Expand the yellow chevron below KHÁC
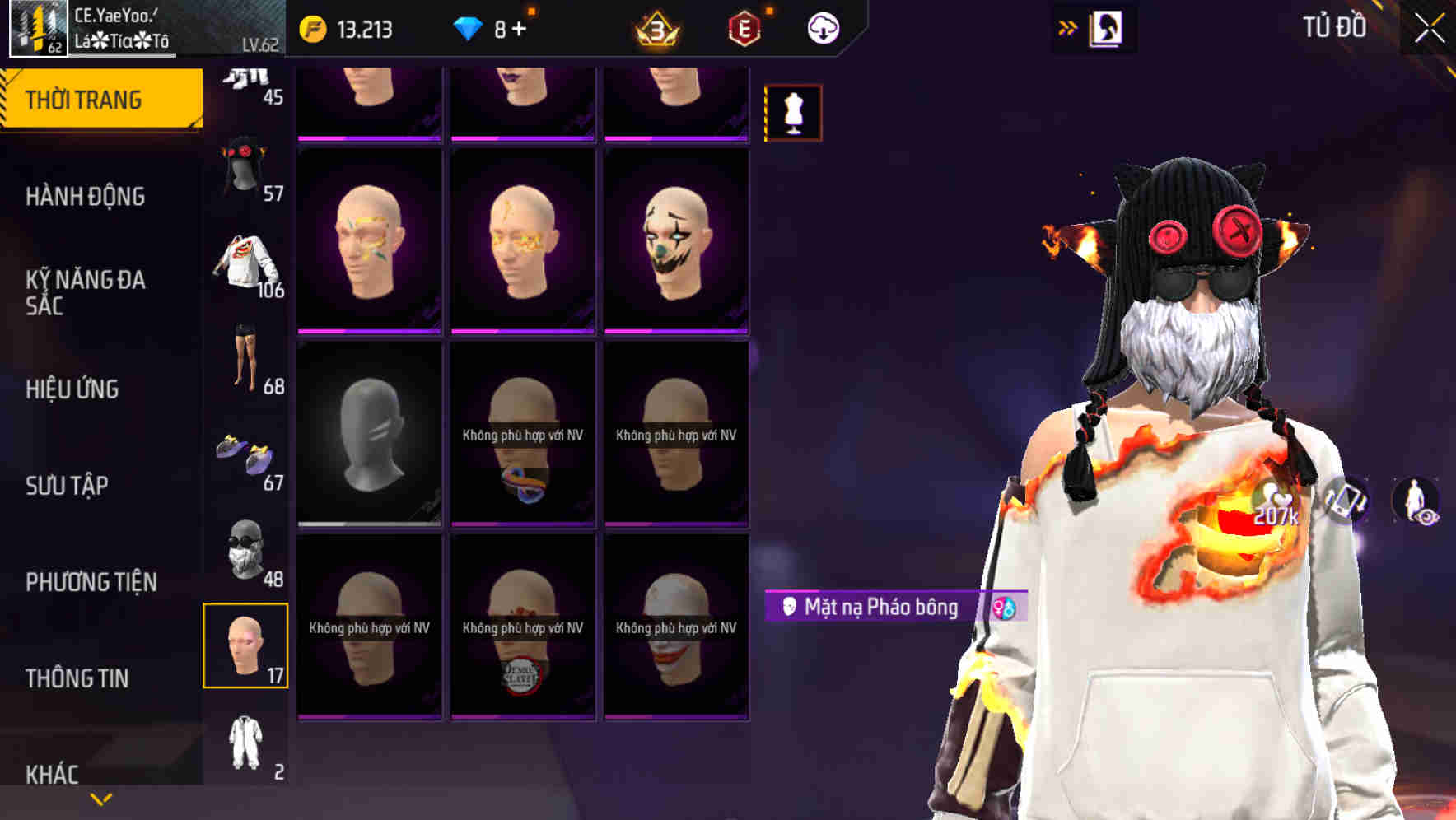The width and height of the screenshot is (1456, 820). coord(100,798)
